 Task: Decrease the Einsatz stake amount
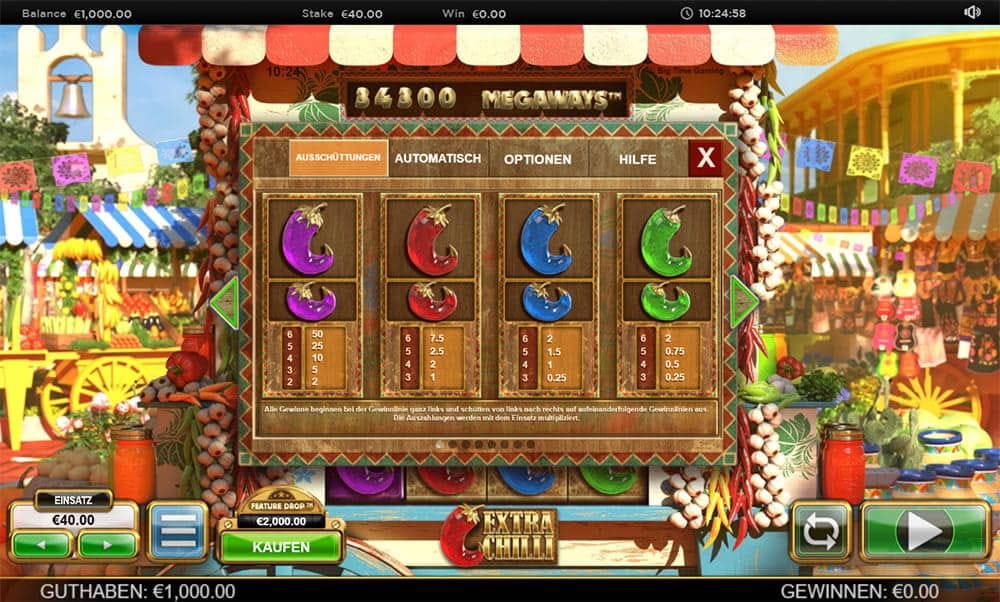pyautogui.click(x=41, y=545)
